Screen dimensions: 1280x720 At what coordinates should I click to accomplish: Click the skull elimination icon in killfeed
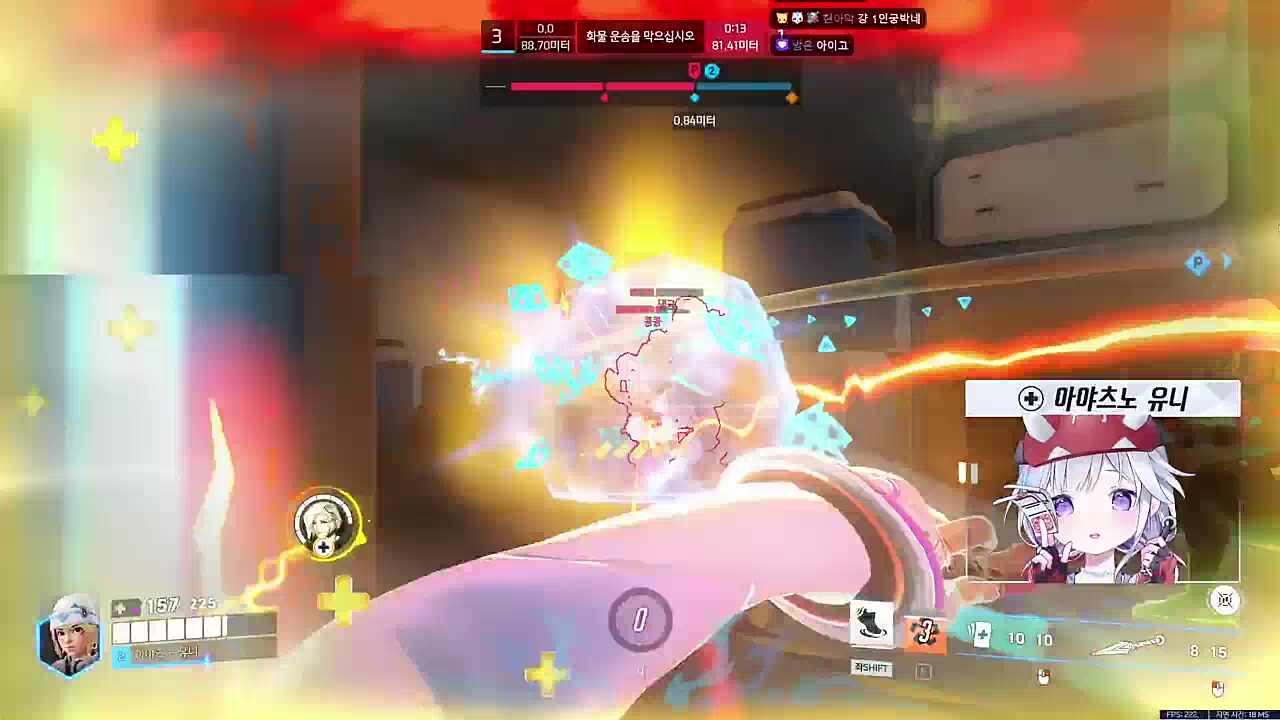798,17
